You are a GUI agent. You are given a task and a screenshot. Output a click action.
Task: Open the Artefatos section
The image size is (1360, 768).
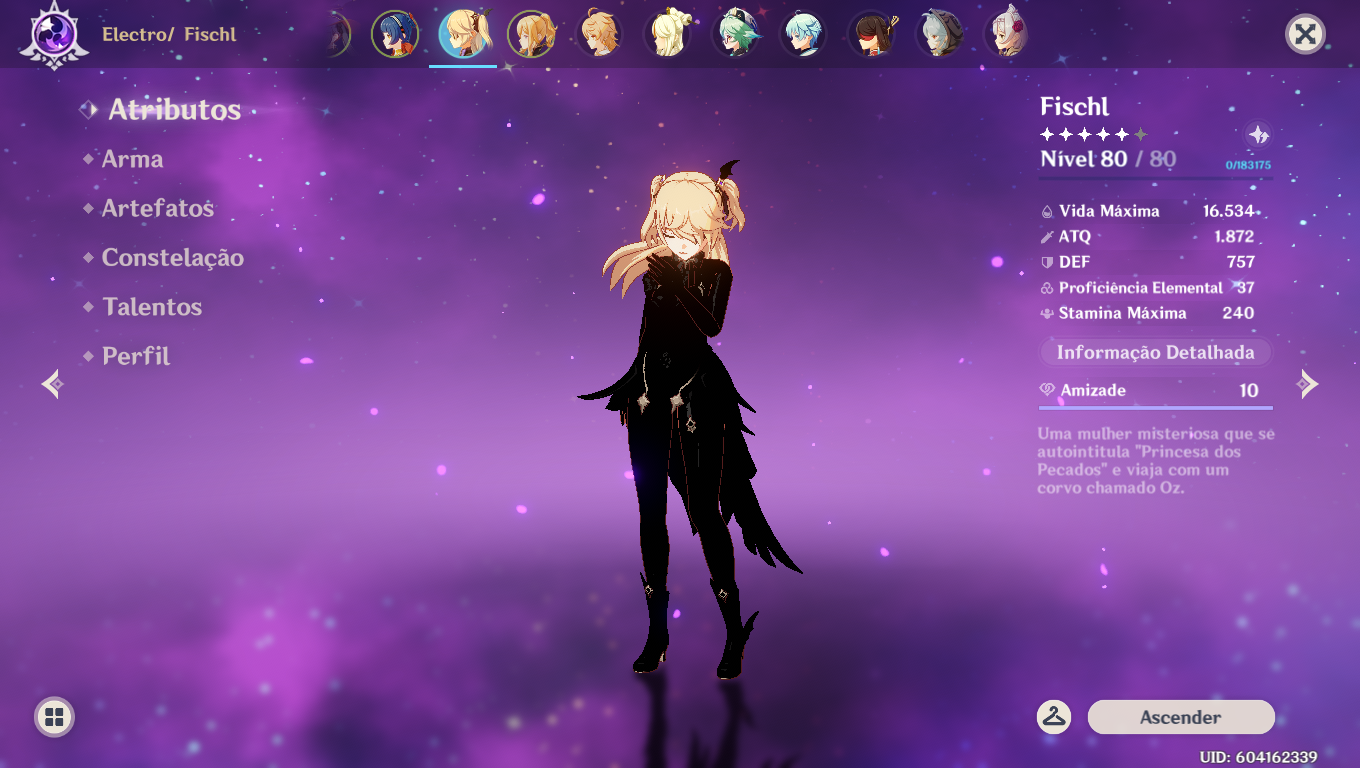(158, 208)
